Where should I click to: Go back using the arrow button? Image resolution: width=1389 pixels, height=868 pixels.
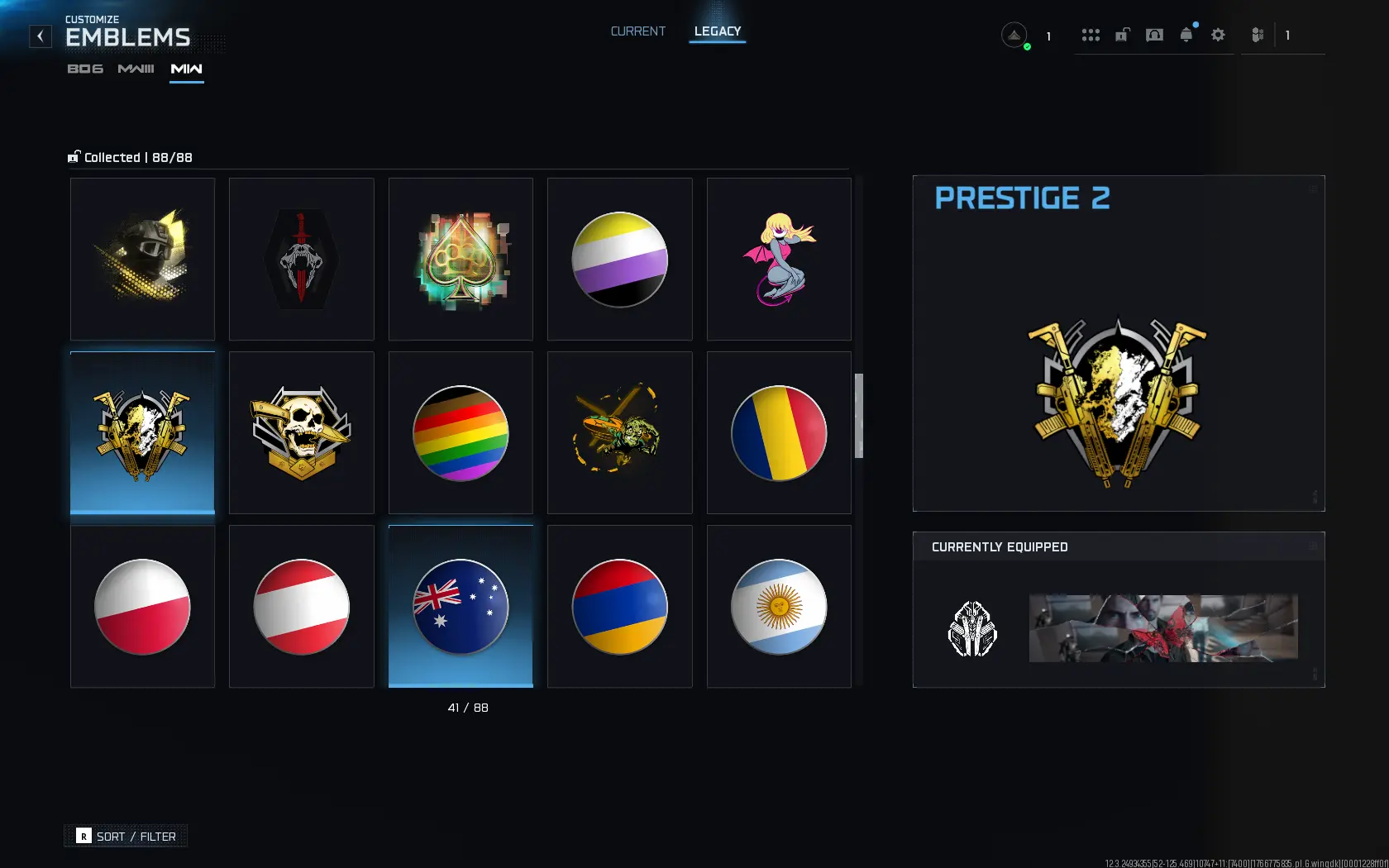(40, 36)
